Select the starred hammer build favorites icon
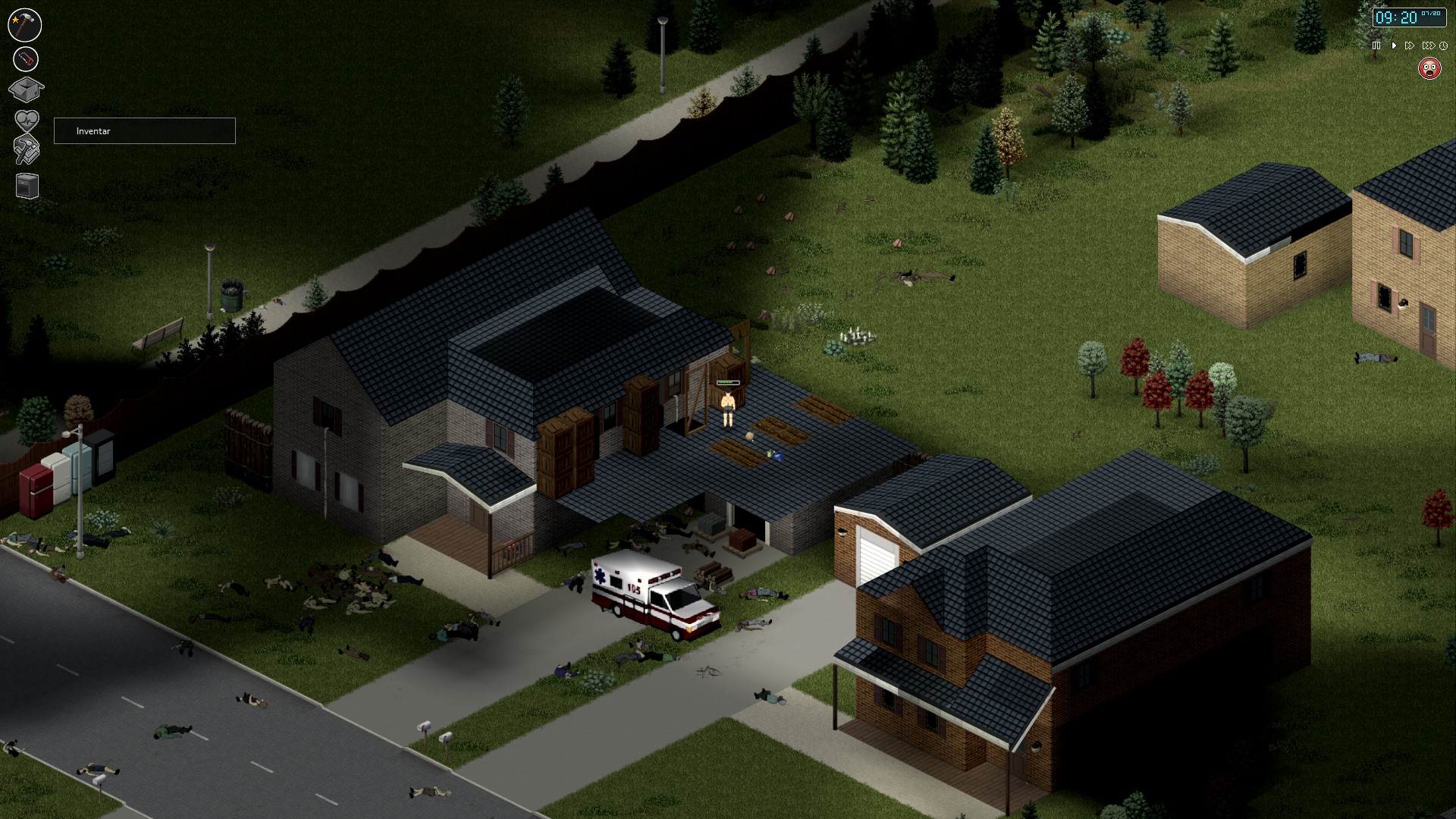 pyautogui.click(x=24, y=24)
